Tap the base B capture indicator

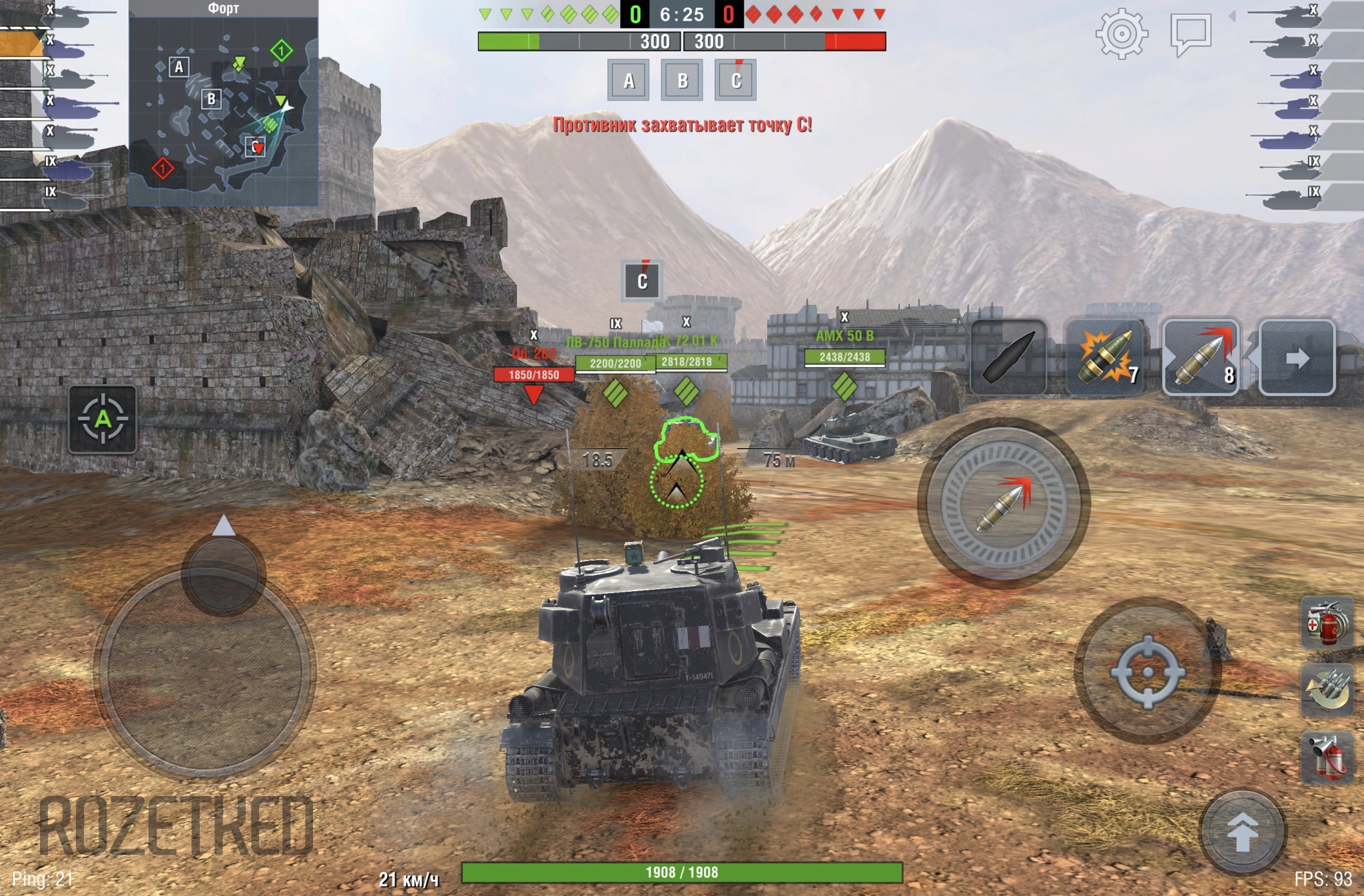coord(682,81)
